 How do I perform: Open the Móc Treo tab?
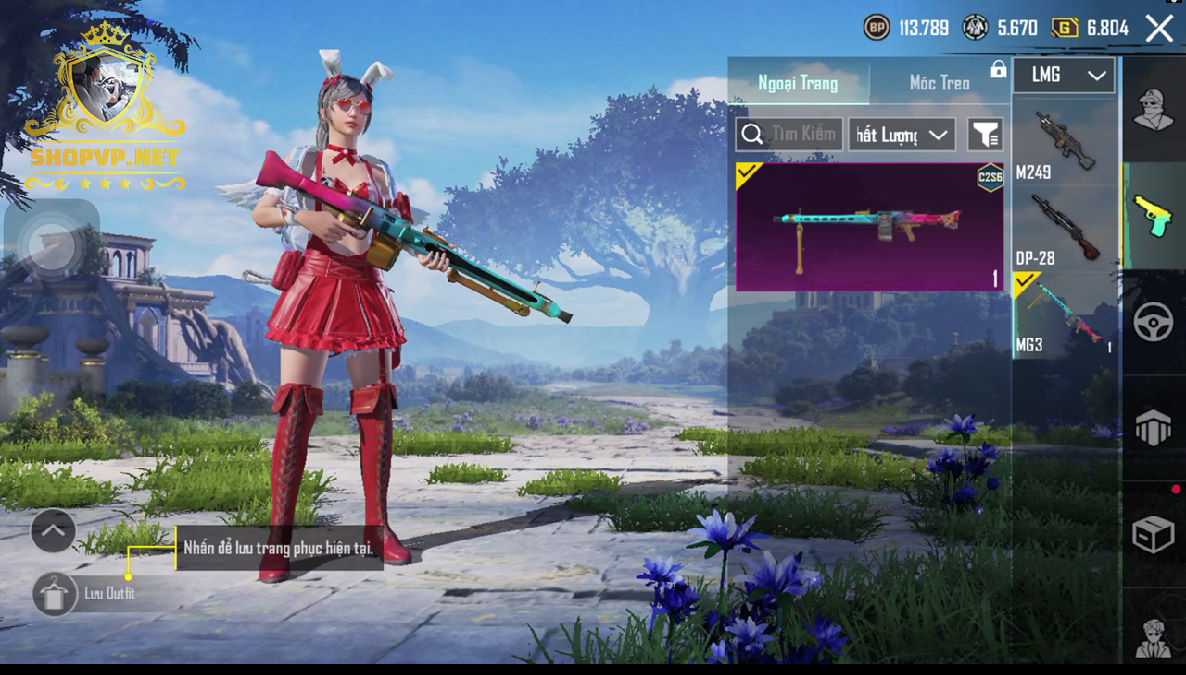939,83
